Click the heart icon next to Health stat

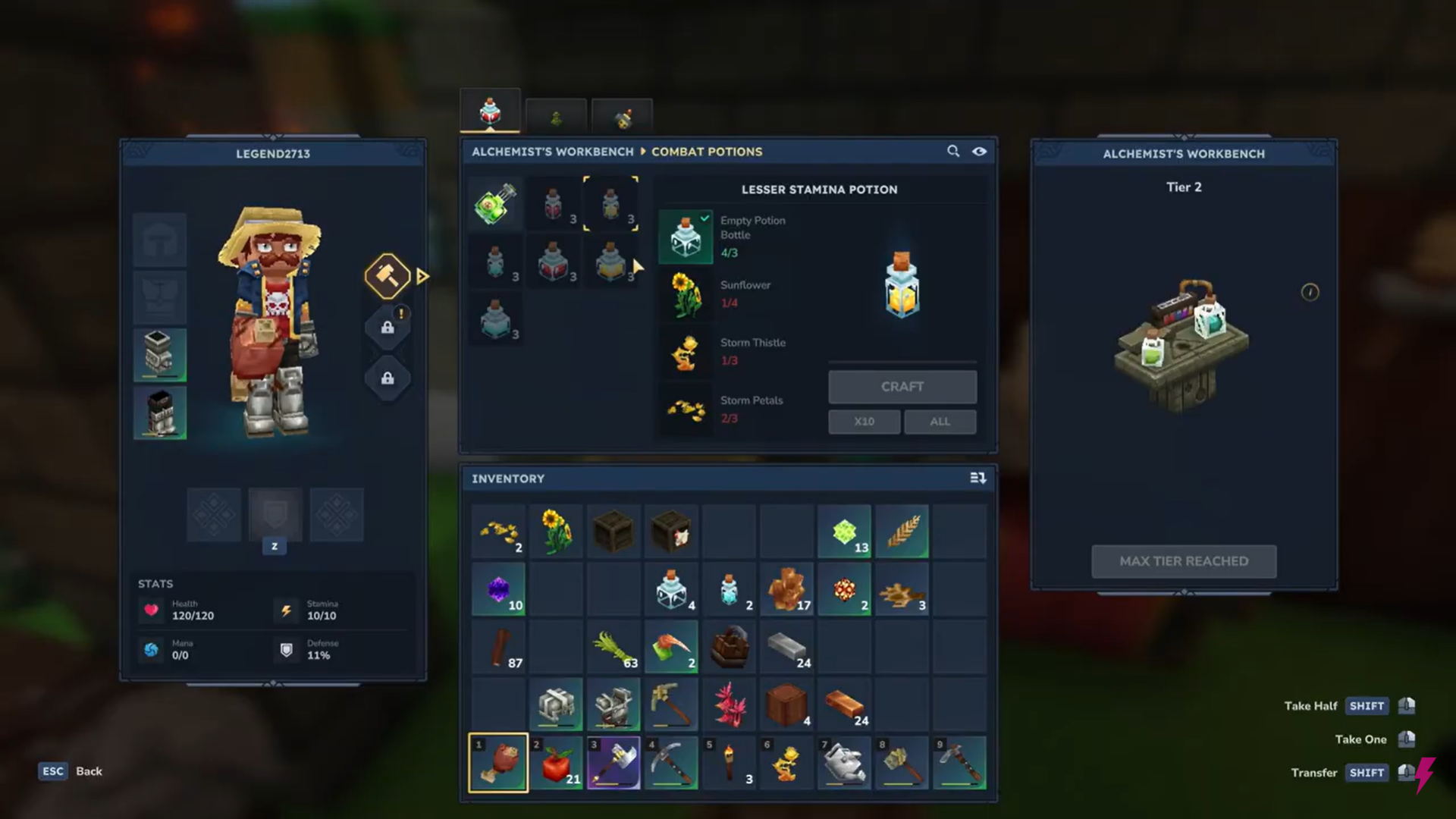click(x=151, y=610)
